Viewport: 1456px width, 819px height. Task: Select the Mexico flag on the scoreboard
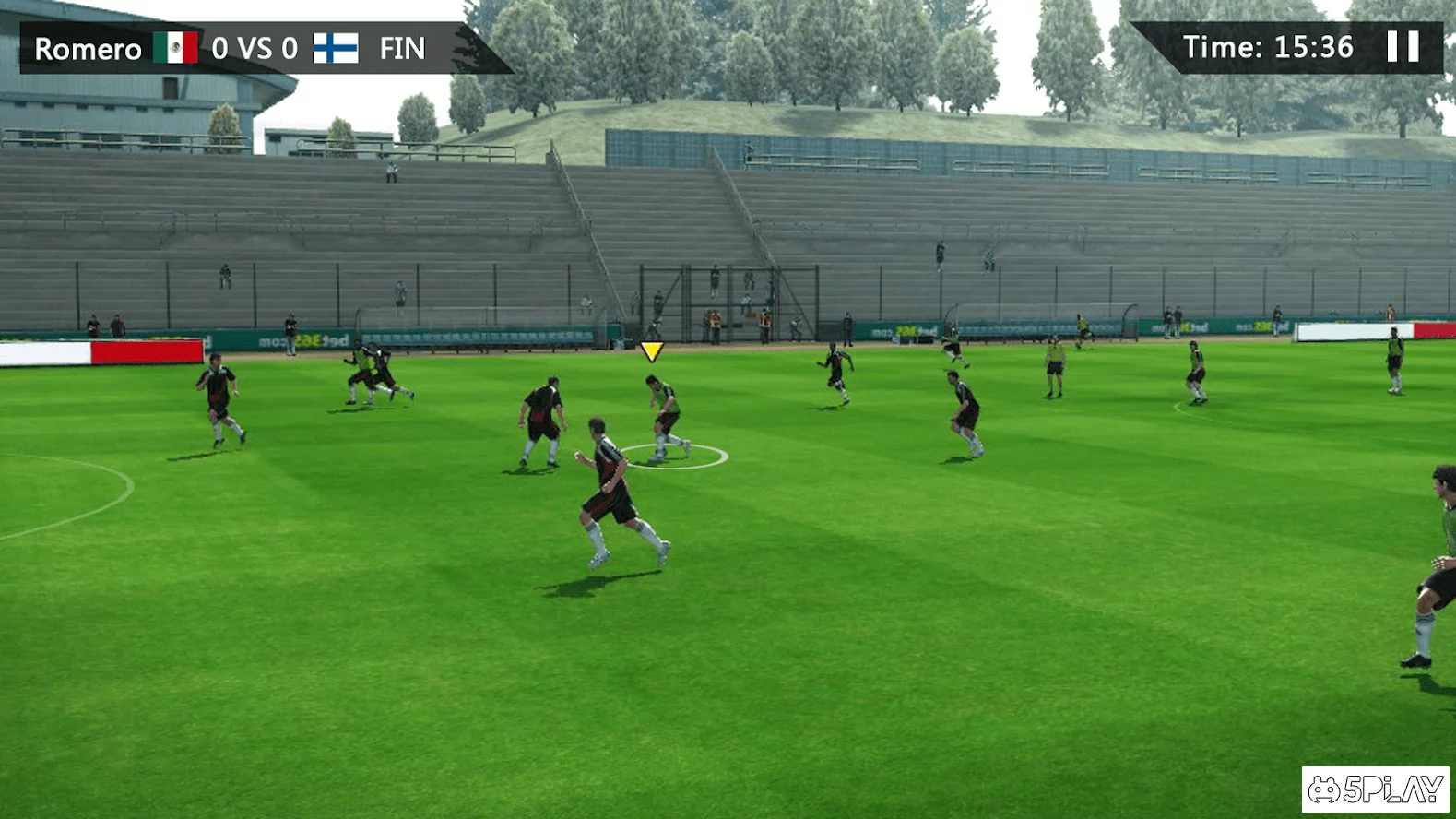tap(178, 47)
